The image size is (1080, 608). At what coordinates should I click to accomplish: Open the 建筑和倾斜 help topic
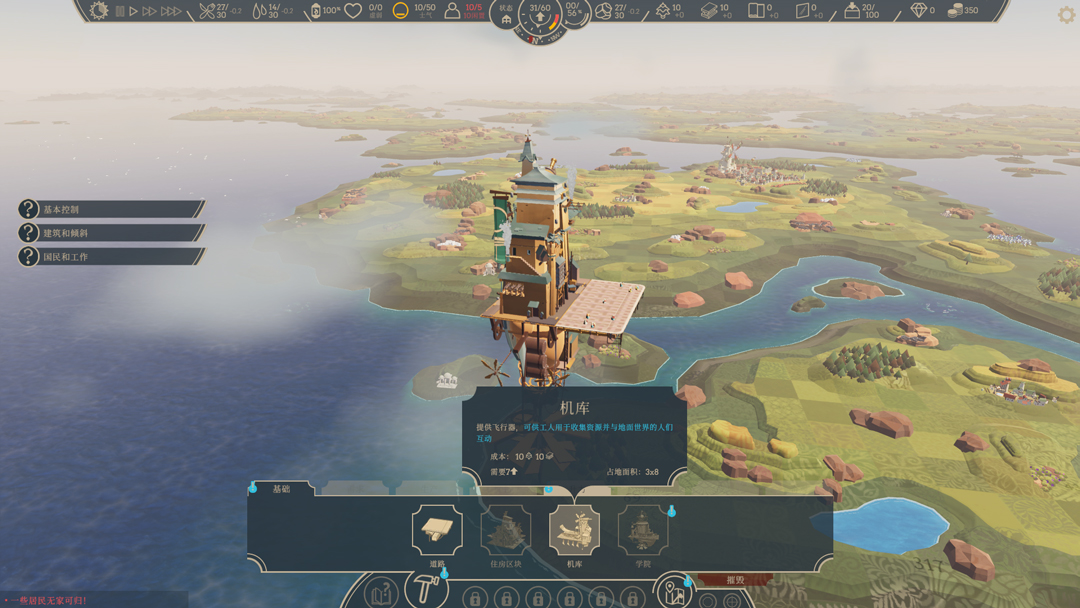[110, 233]
